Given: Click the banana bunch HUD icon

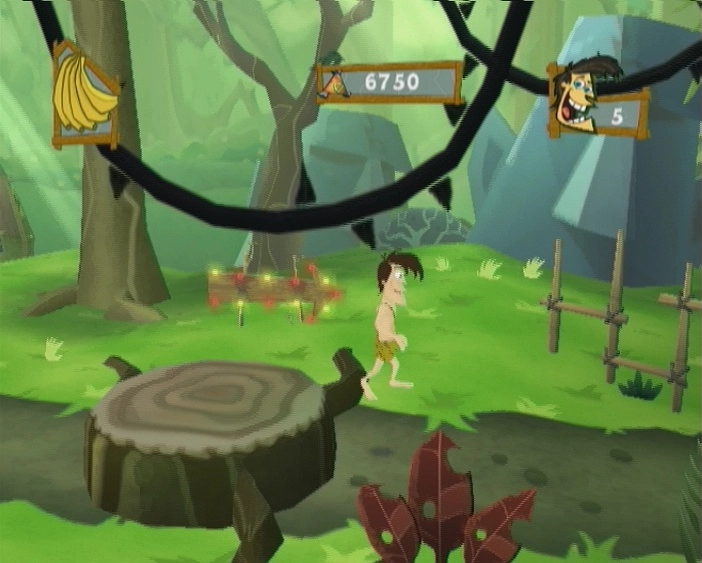Looking at the screenshot, I should tap(84, 93).
